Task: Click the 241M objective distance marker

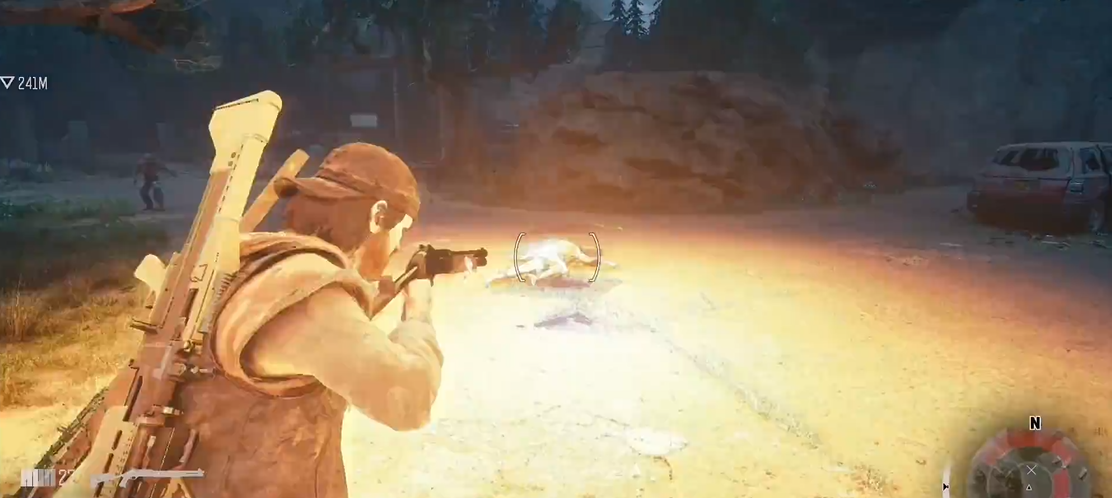Action: pyautogui.click(x=25, y=83)
